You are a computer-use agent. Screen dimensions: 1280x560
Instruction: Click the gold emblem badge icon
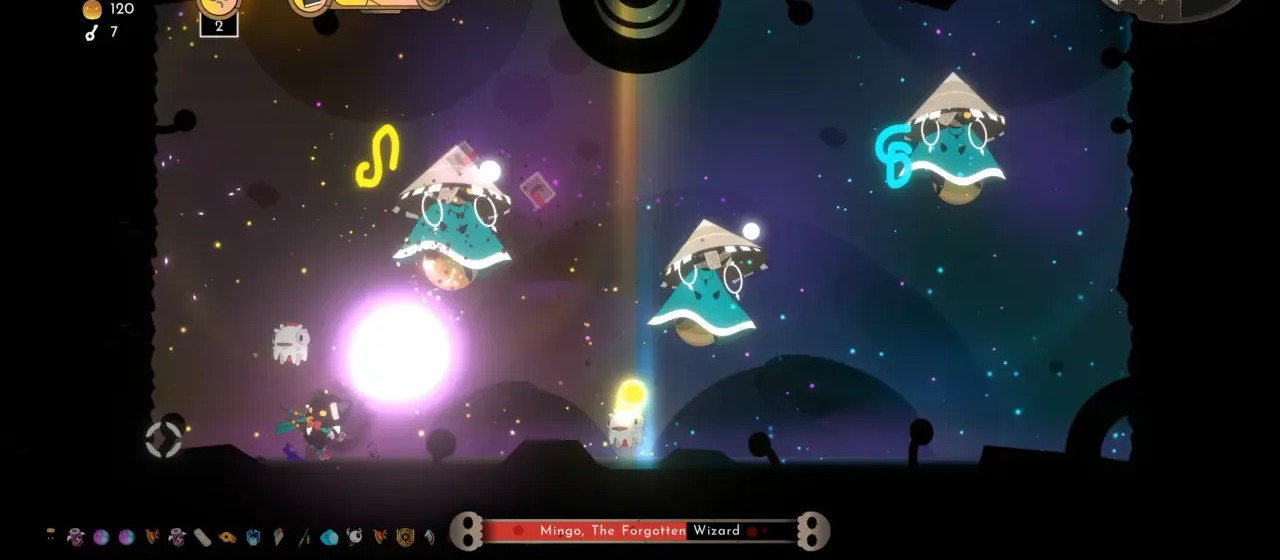[405, 537]
